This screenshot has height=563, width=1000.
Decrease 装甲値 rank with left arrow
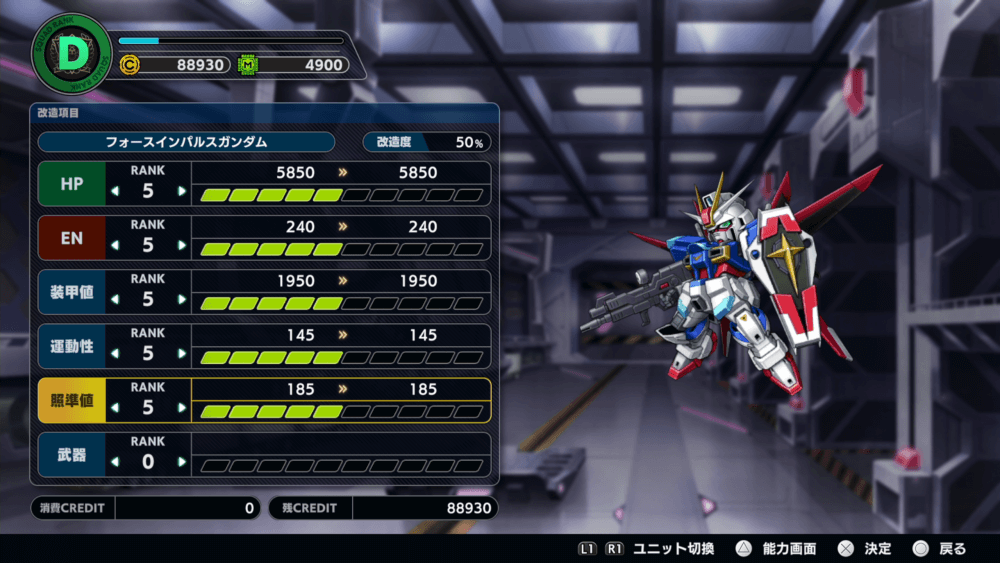point(114,299)
